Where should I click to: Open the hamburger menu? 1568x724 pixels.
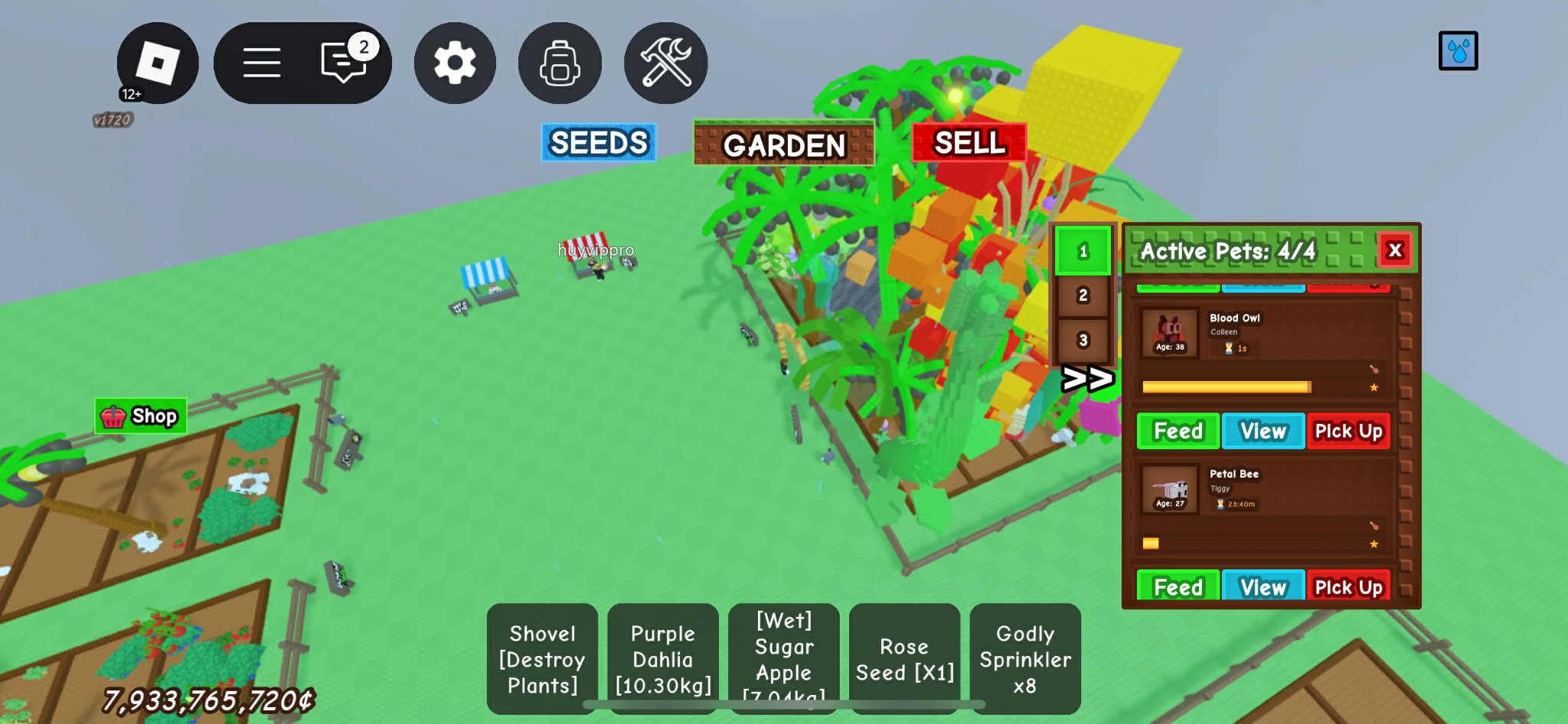(x=261, y=63)
